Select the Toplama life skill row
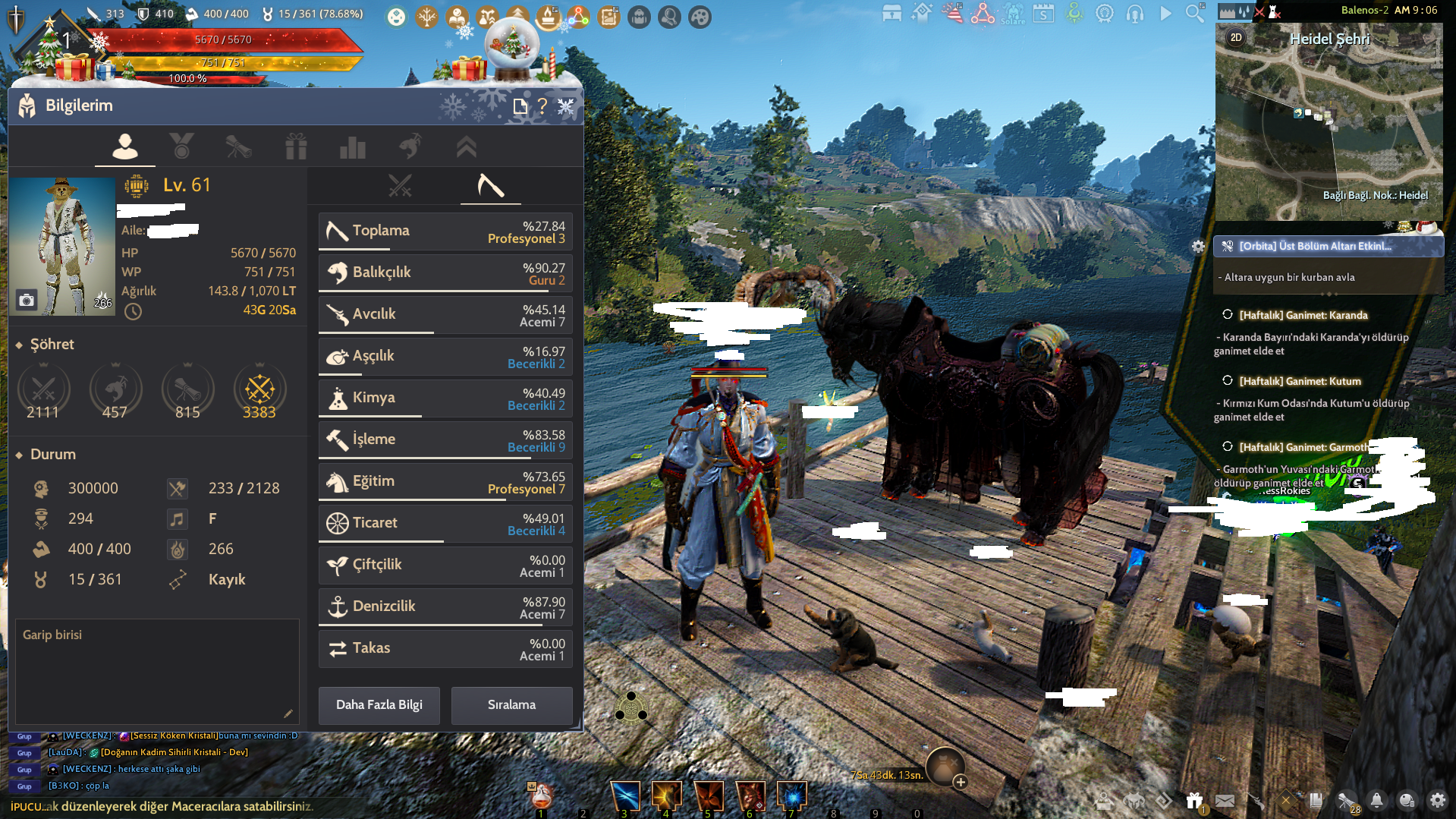1456x819 pixels. pos(445,231)
